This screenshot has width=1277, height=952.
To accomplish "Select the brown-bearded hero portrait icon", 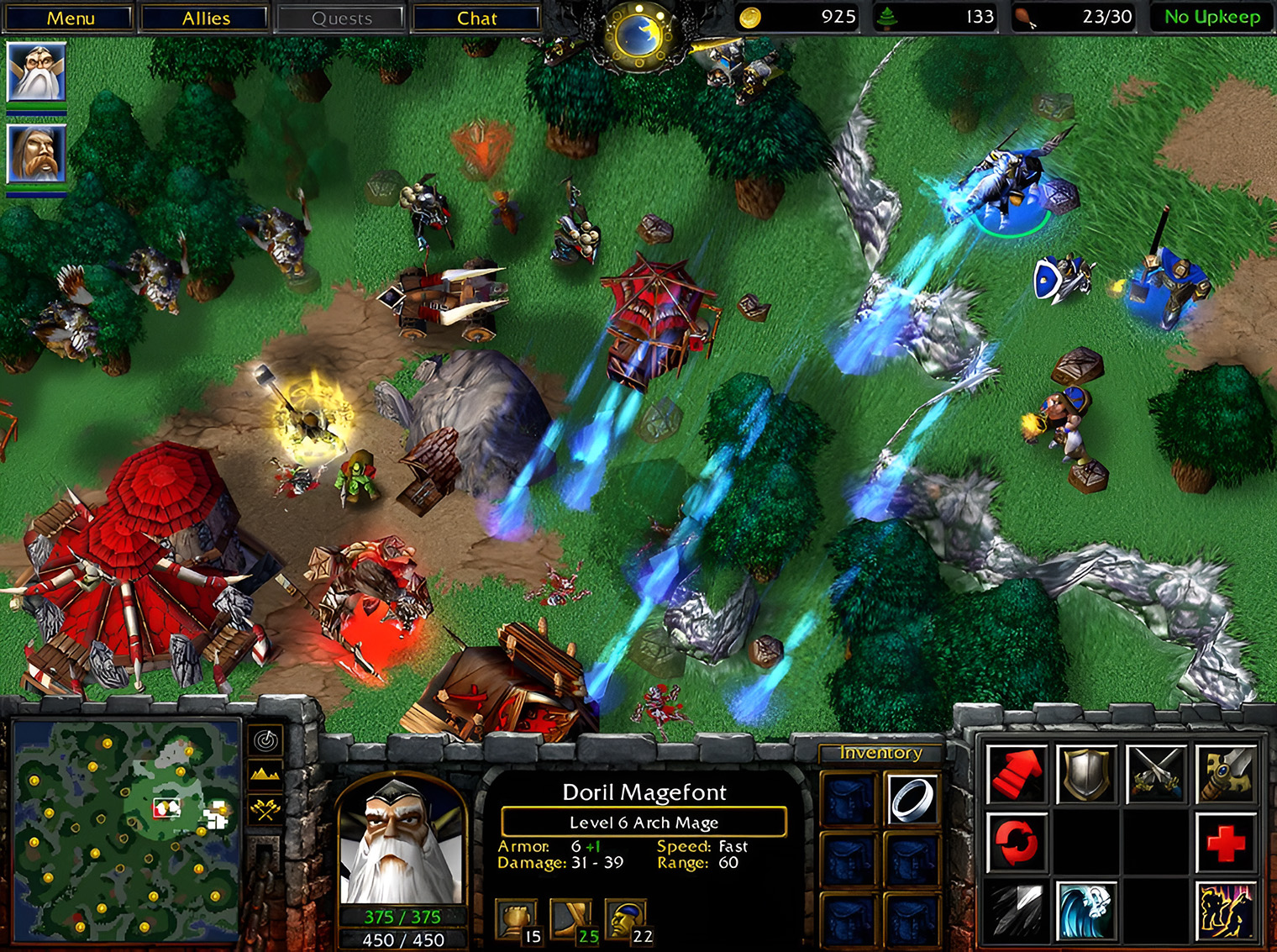I will coord(36,154).
